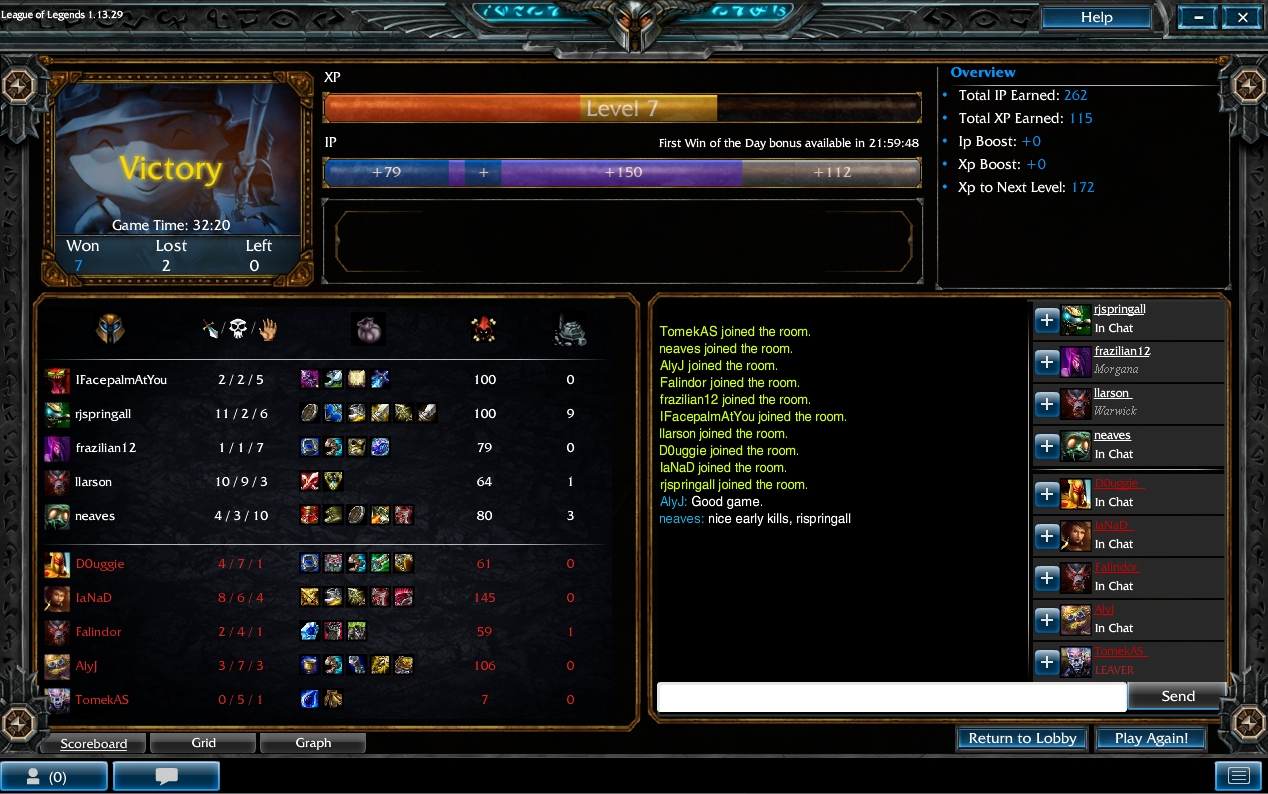Switch to the Grid tab
The height and width of the screenshot is (794, 1268).
204,743
